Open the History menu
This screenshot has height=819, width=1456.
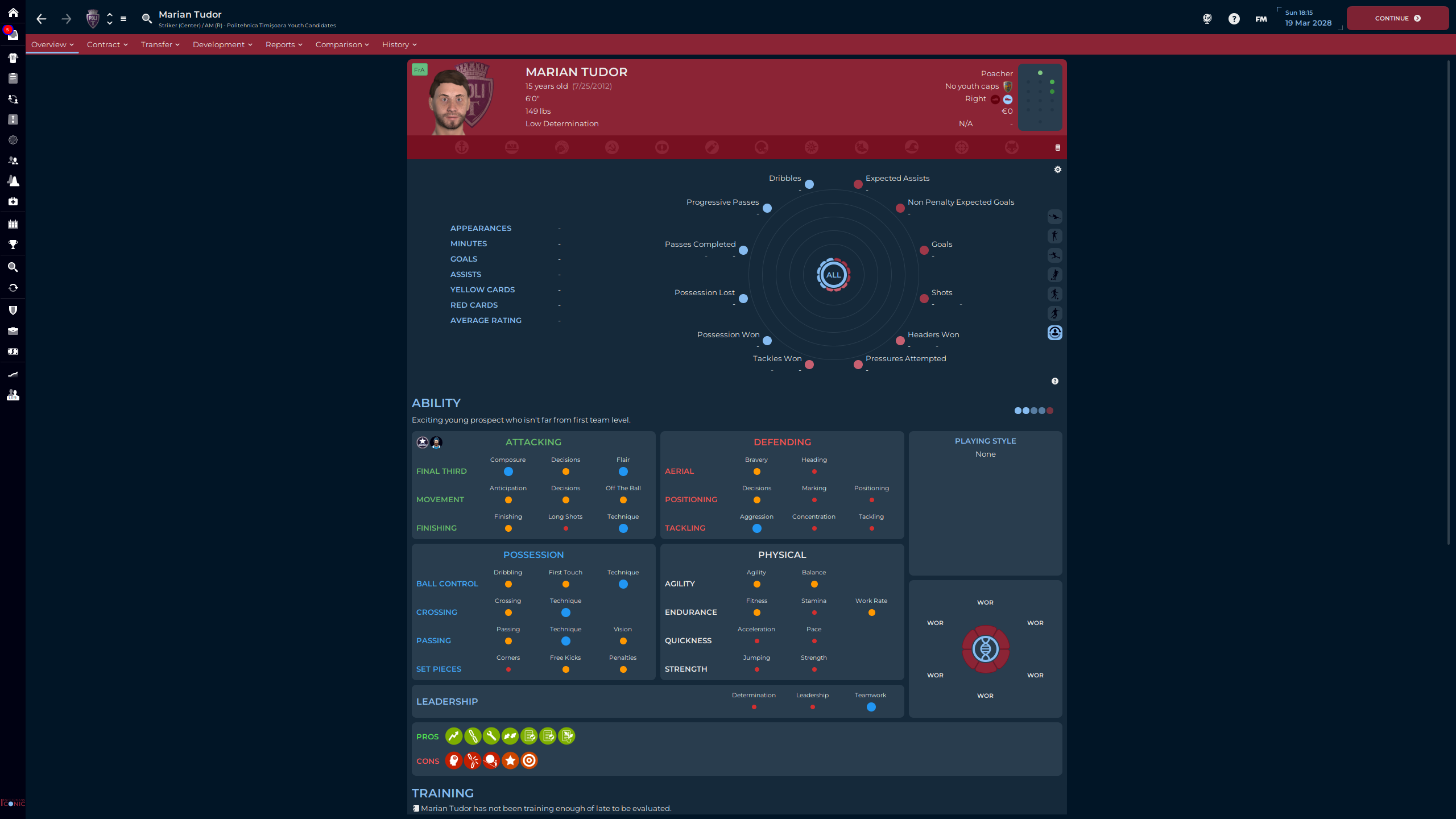399,44
